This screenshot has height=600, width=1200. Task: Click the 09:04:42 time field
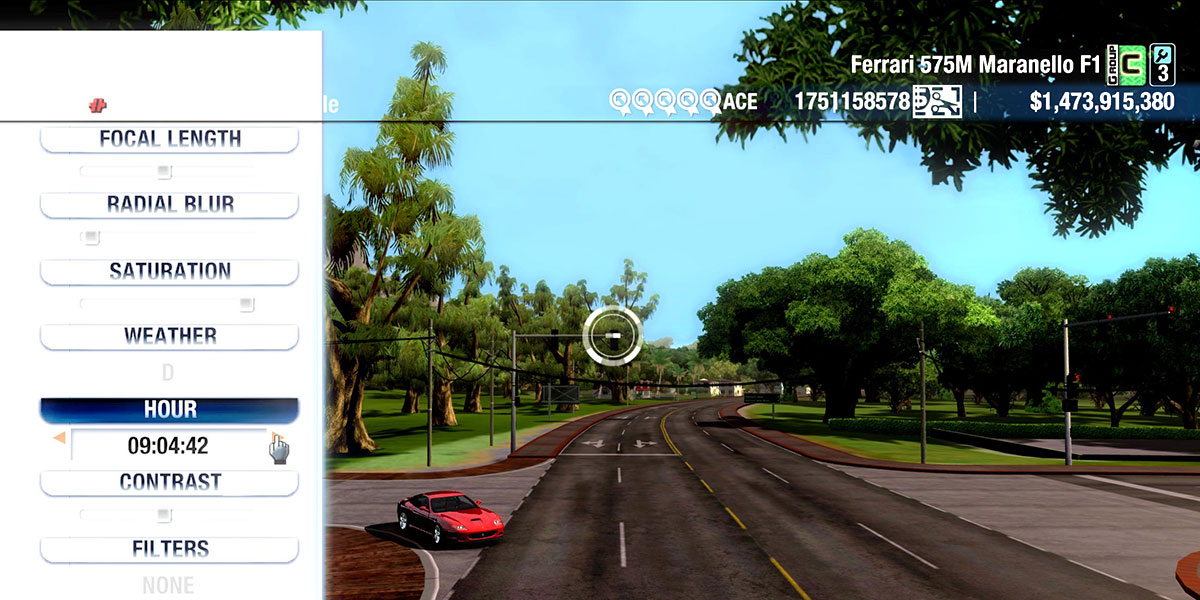[x=168, y=446]
